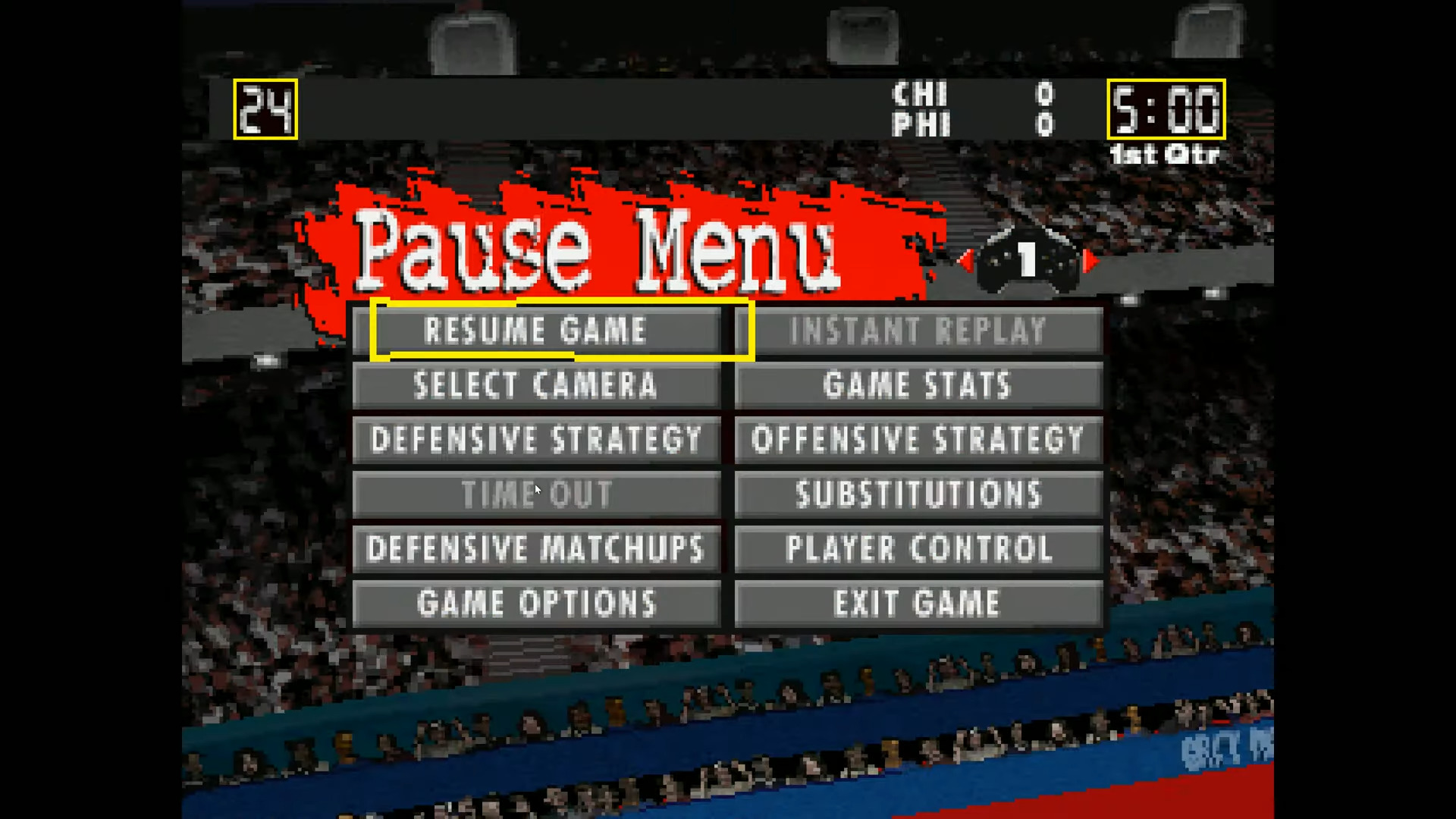Click the grayed-out Instant Replay option

918,329
